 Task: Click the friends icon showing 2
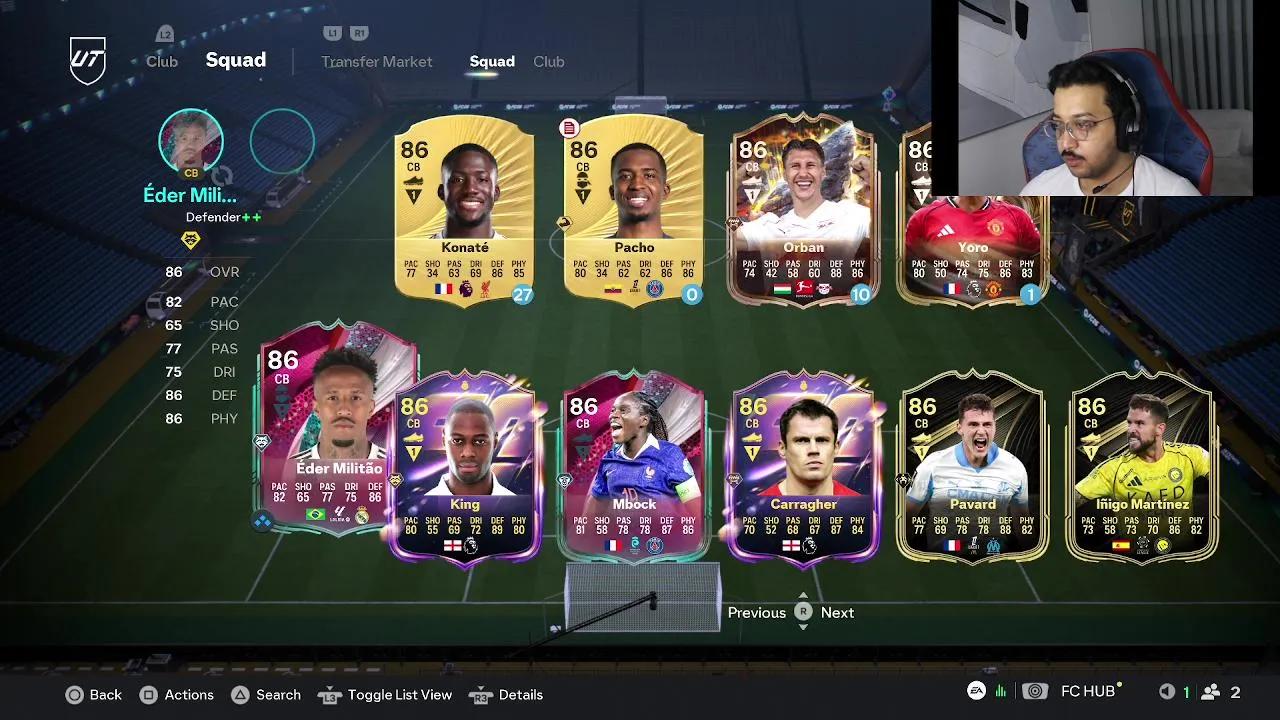click(1212, 691)
